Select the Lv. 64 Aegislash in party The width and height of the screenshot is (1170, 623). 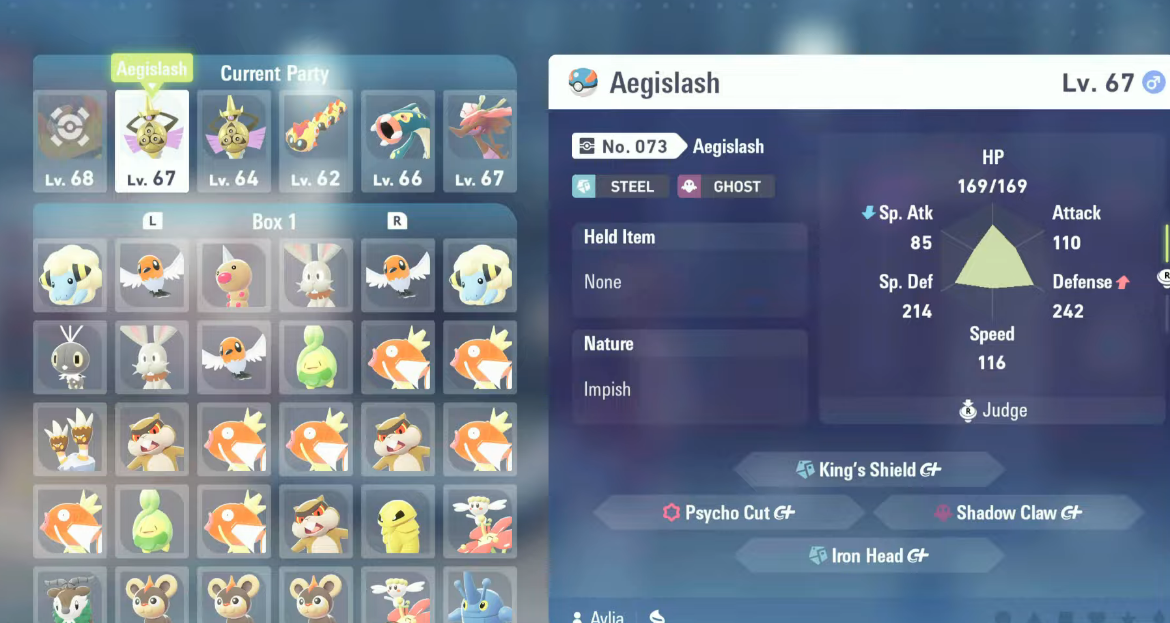tap(233, 141)
